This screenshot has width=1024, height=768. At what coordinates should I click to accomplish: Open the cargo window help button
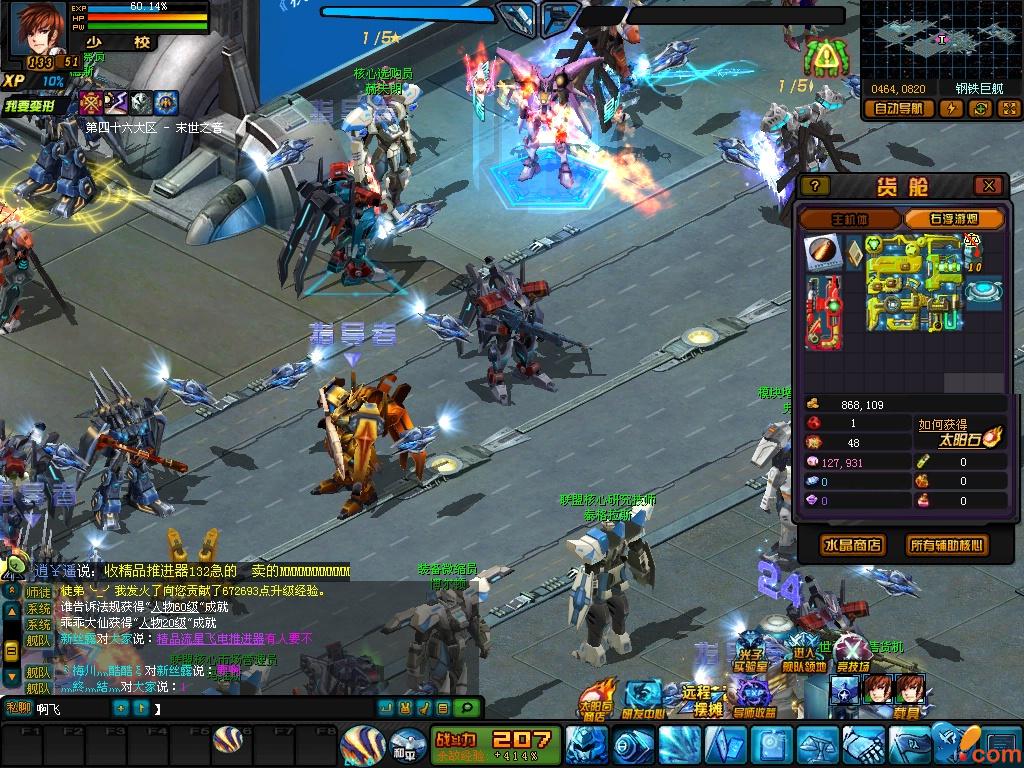click(815, 186)
